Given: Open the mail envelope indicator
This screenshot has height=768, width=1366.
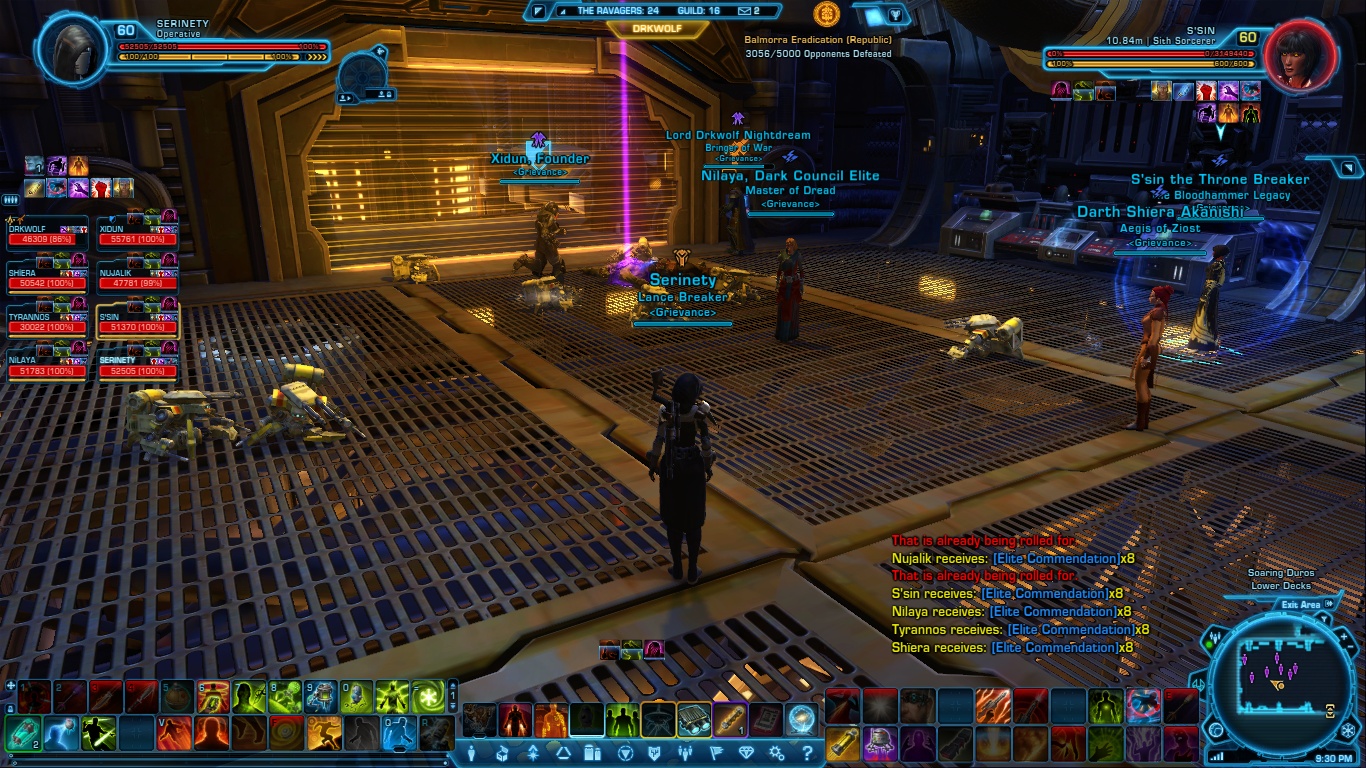Looking at the screenshot, I should 746,11.
